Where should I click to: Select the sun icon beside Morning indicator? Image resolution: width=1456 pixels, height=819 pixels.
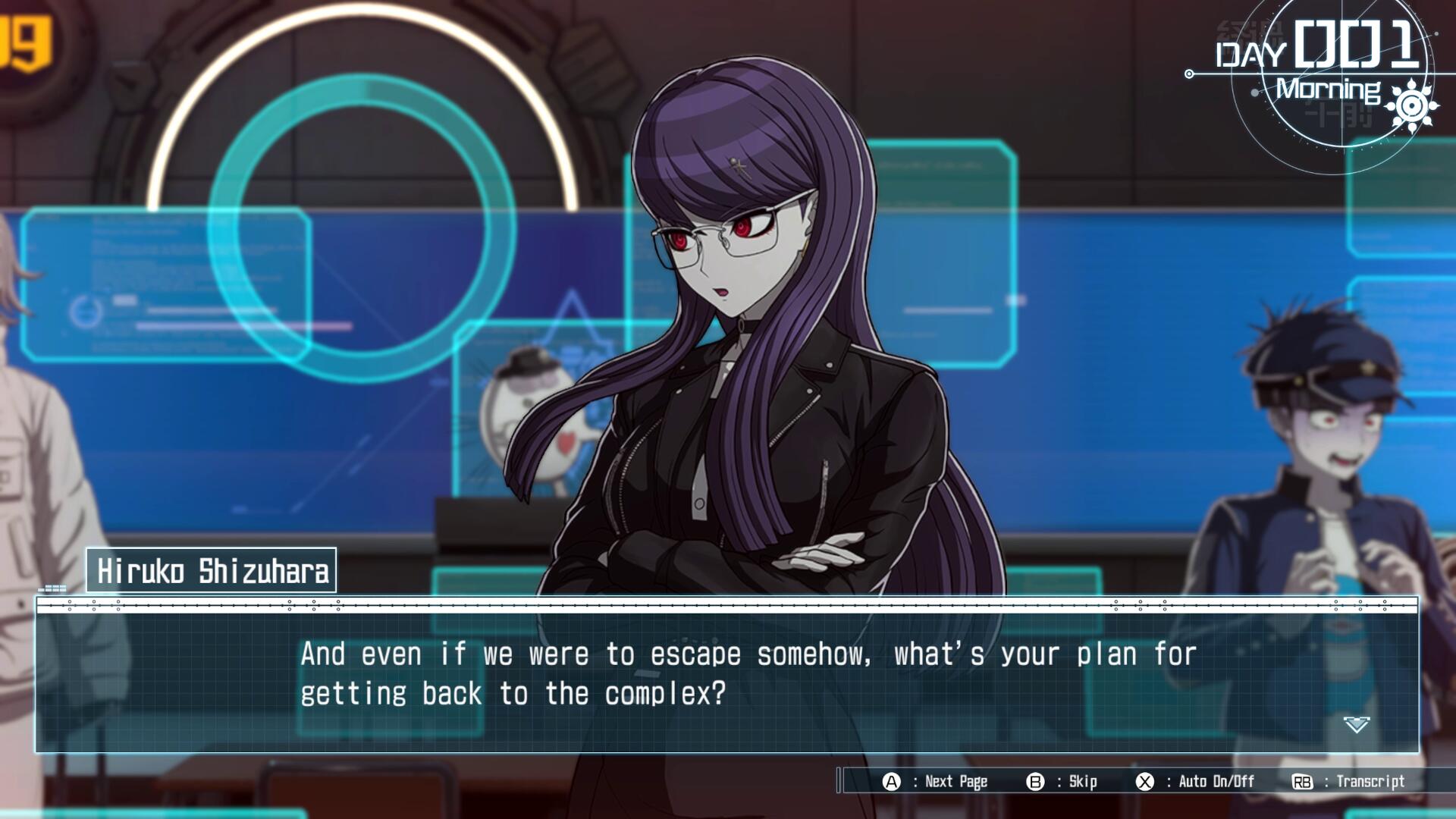tap(1411, 107)
